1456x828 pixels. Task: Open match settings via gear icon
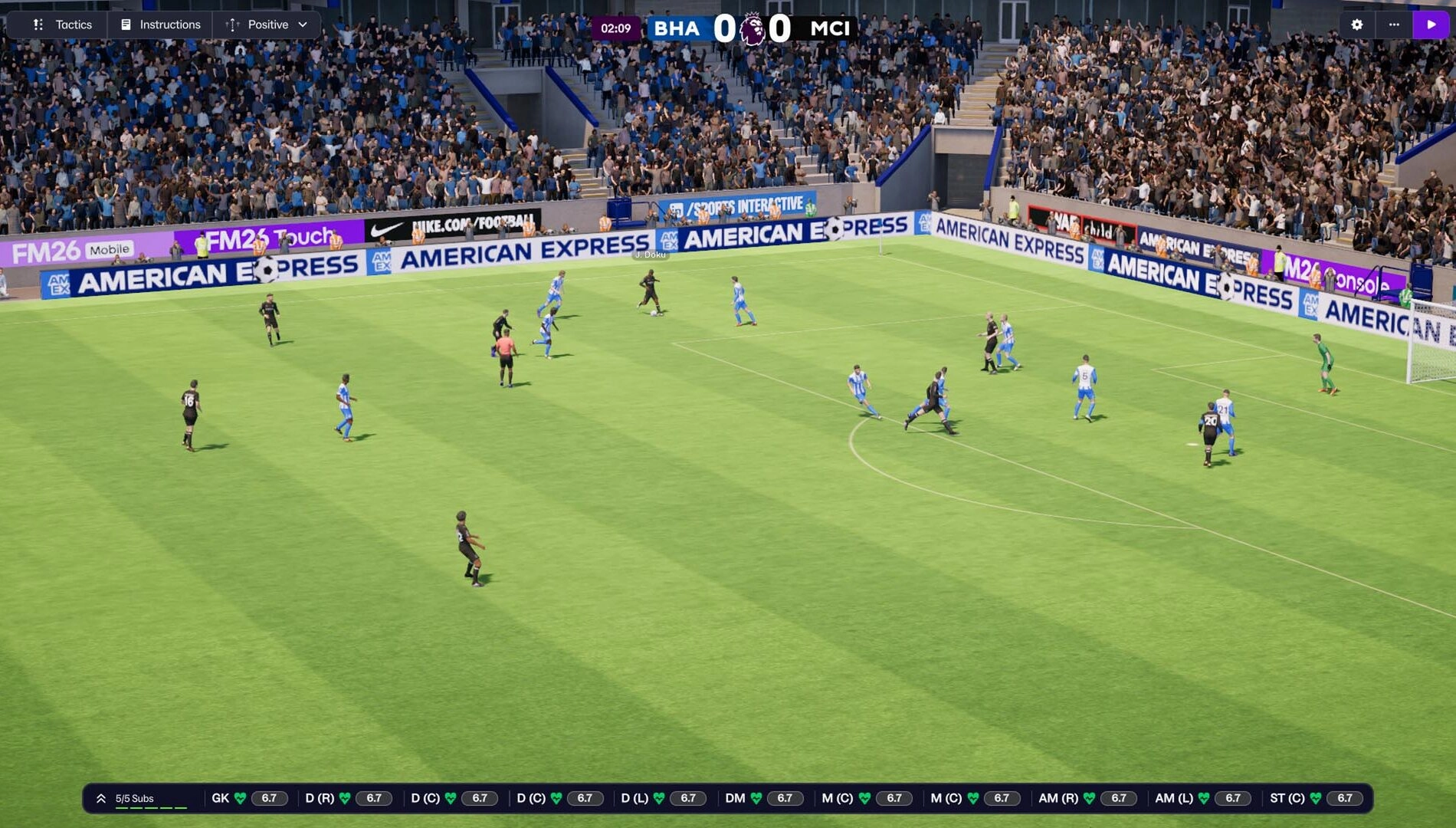pyautogui.click(x=1357, y=25)
